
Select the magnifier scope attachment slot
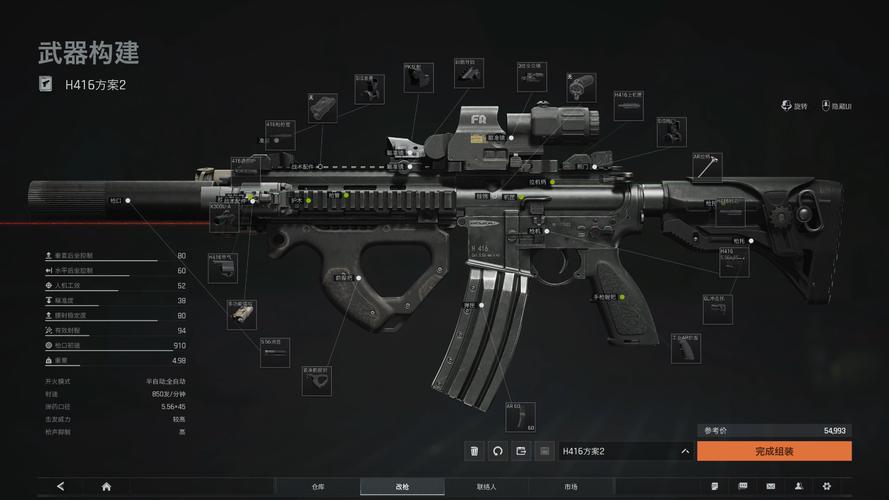coord(581,87)
